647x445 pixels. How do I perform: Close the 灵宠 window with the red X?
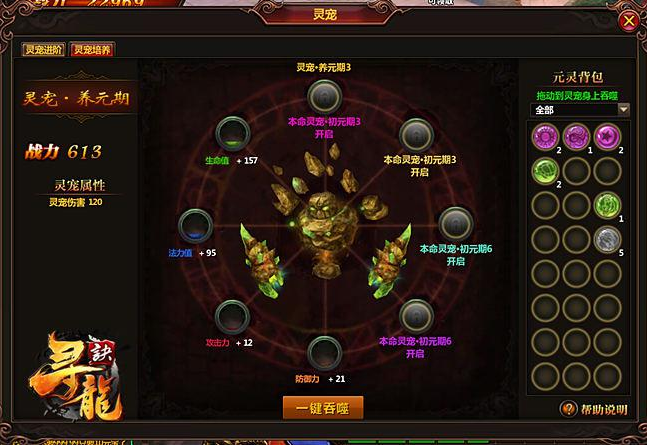(627, 20)
